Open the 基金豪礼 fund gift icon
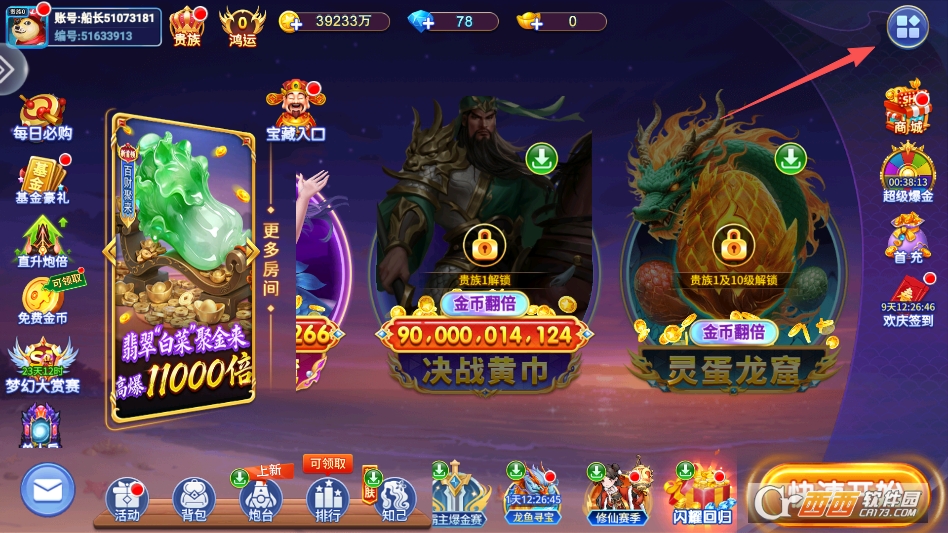This screenshot has width=948, height=533. (42, 181)
